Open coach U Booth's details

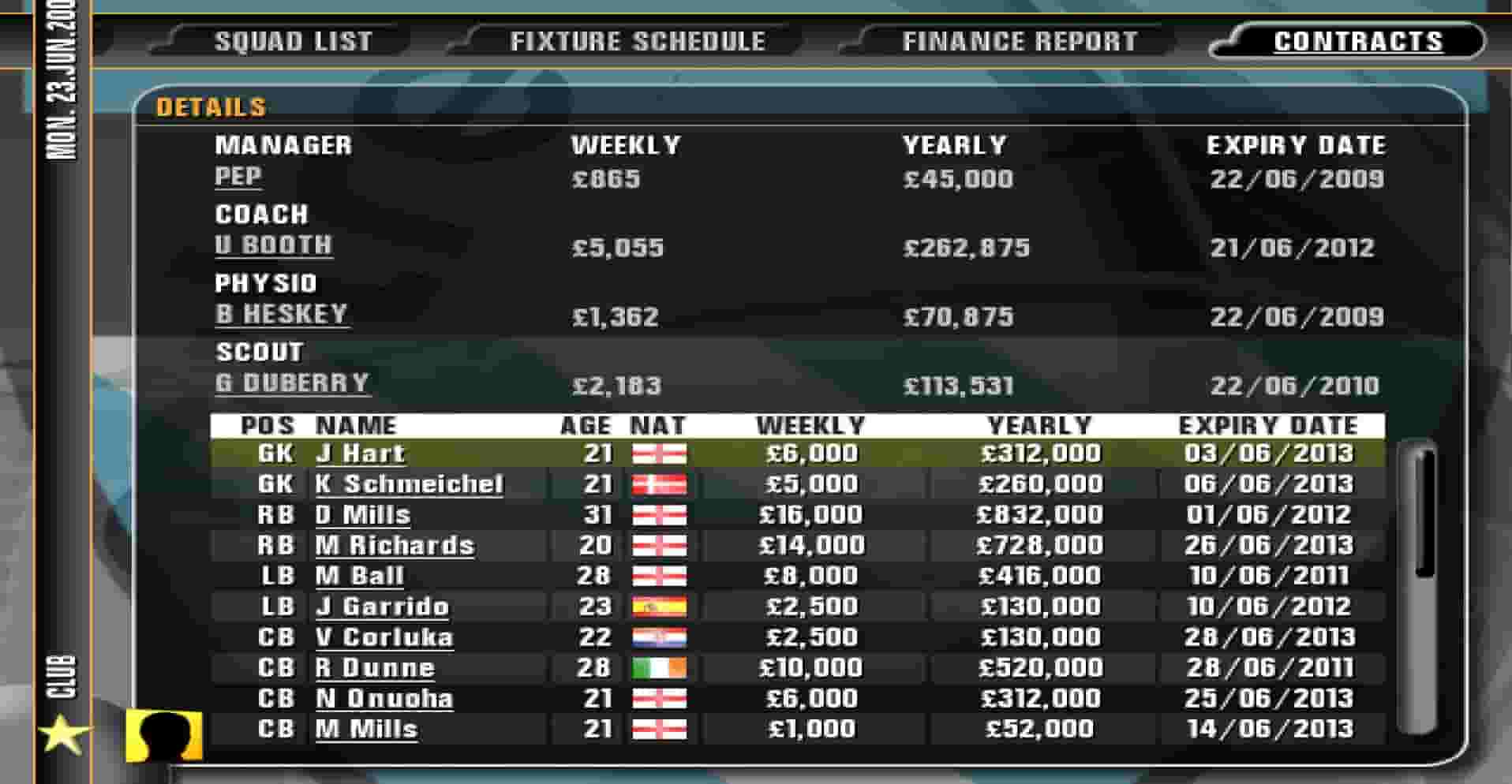(x=275, y=246)
